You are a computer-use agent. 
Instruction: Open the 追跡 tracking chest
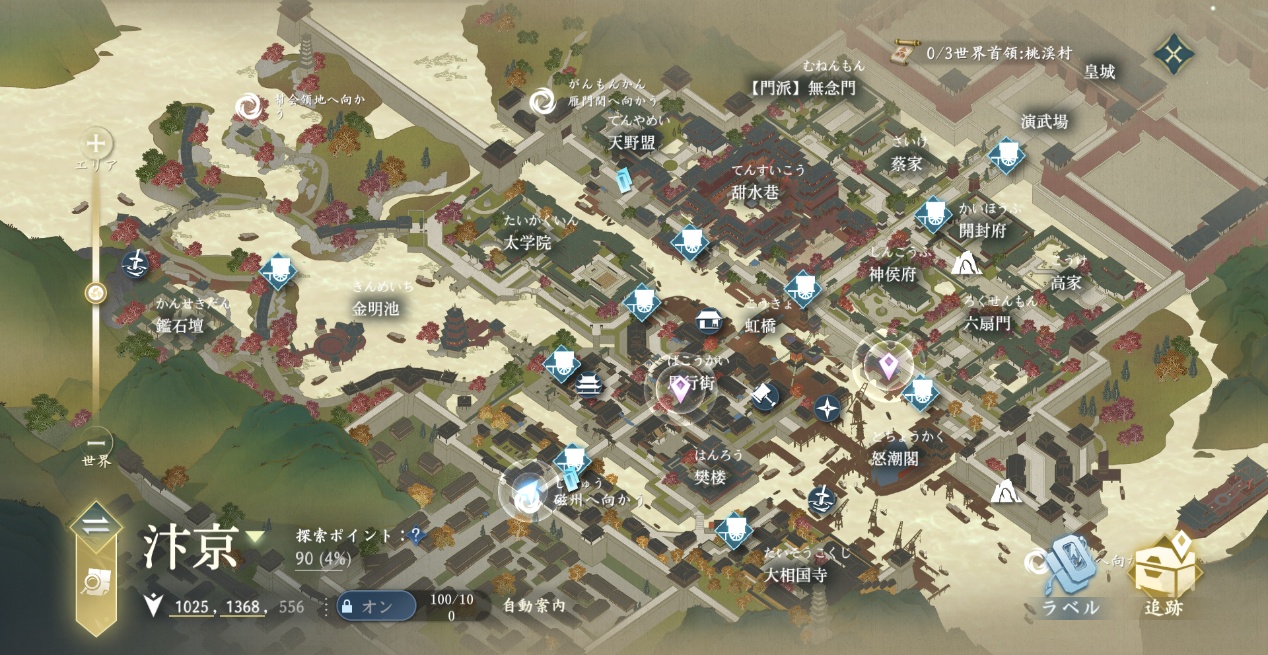click(1165, 573)
